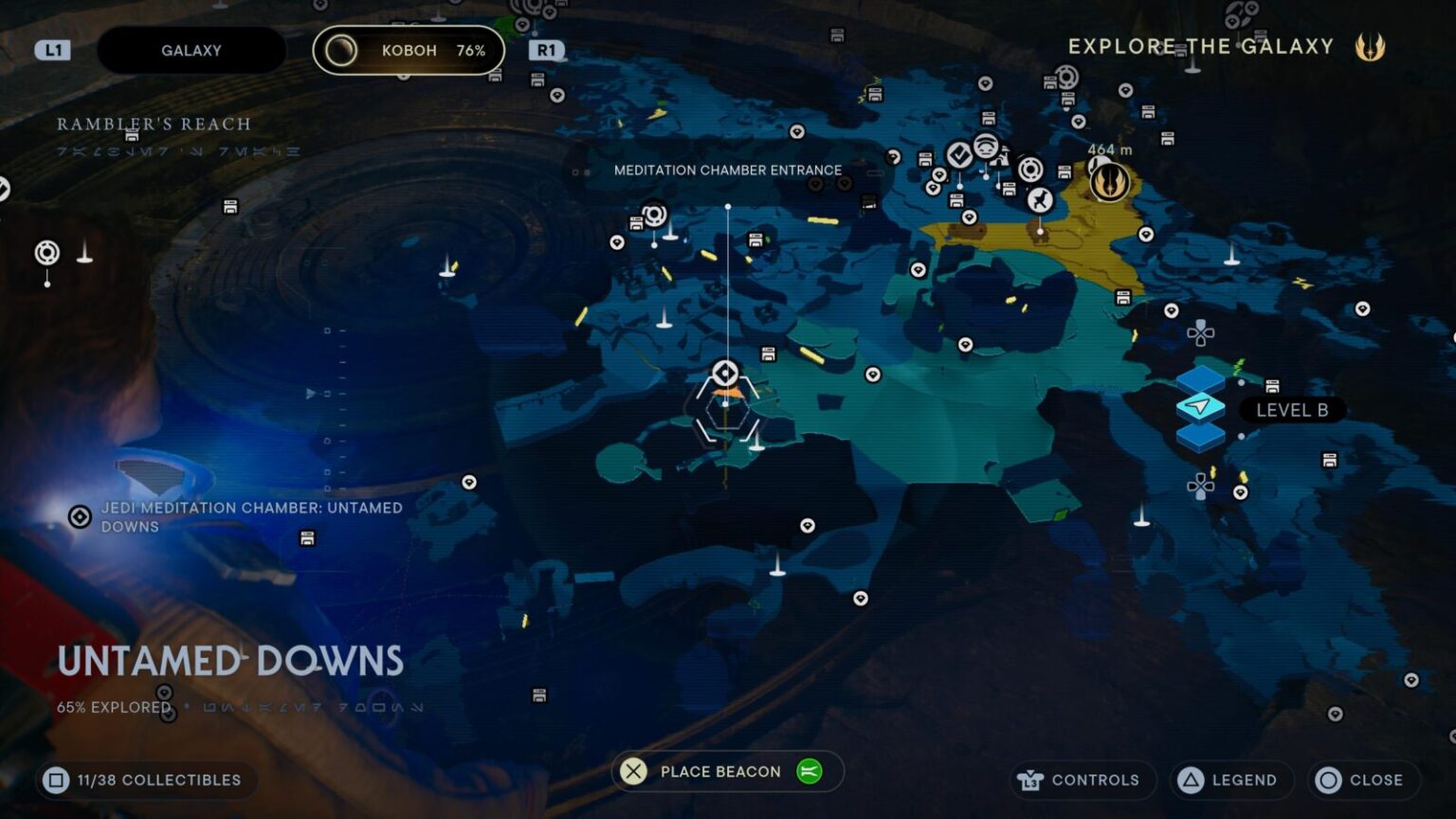The image size is (1456, 819).
Task: Click the circular meditation point icon
Action: [x=1030, y=171]
